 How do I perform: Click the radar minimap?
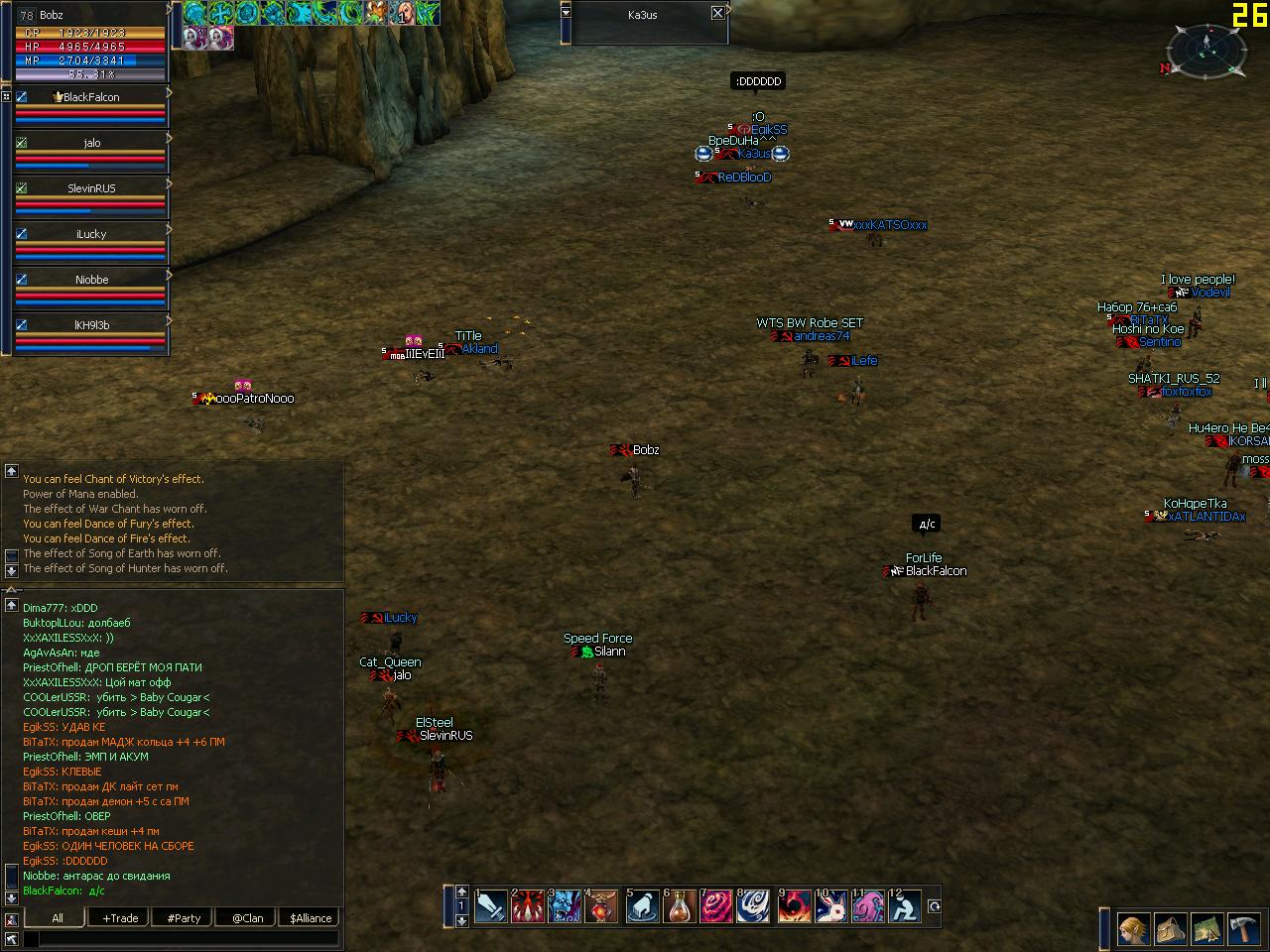pyautogui.click(x=1206, y=50)
